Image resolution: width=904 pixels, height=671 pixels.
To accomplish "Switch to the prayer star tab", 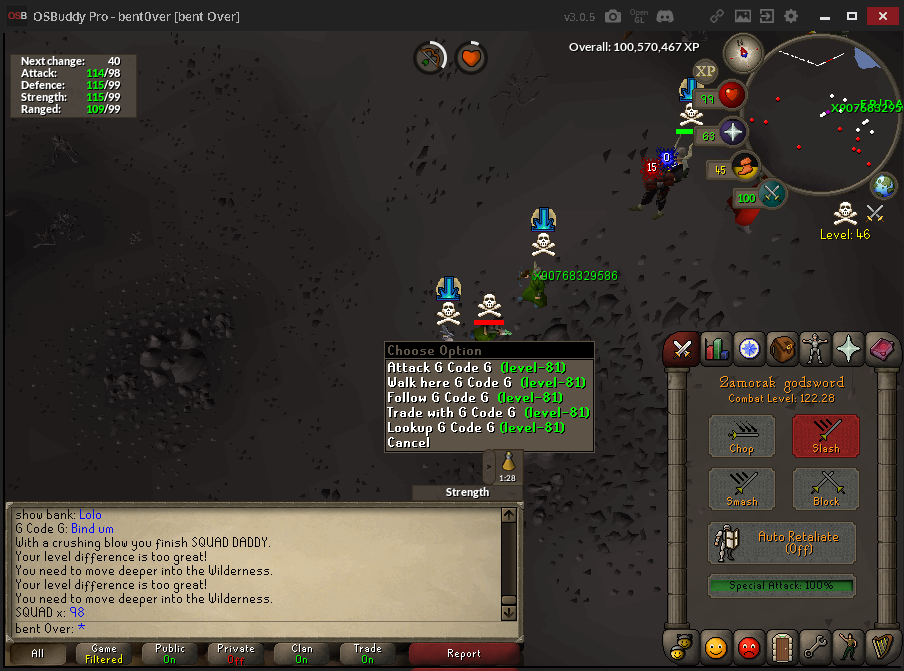I will 849,349.
